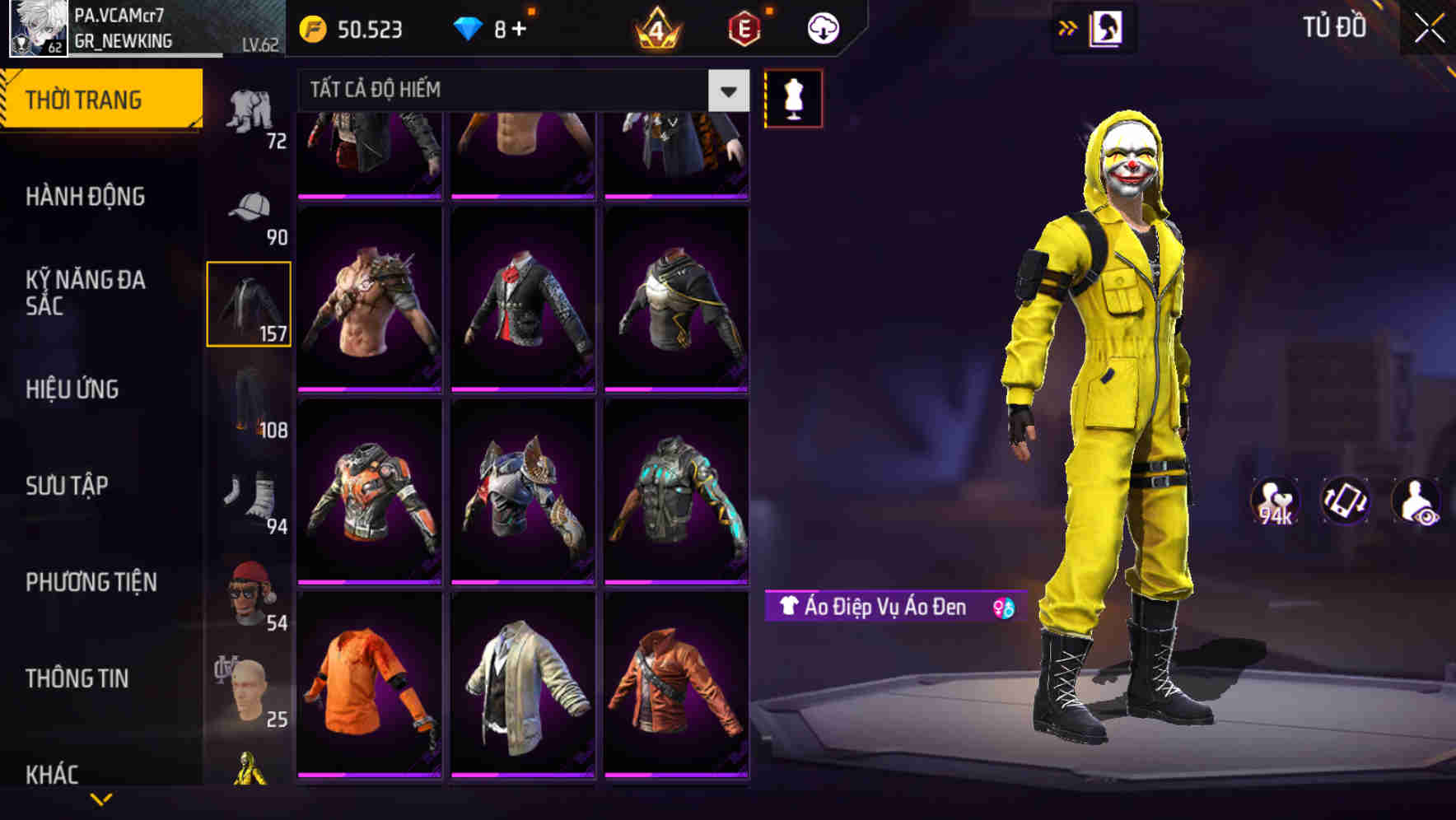The image size is (1456, 820).
Task: Click the mannequin icon next to rarity filter
Action: (793, 97)
